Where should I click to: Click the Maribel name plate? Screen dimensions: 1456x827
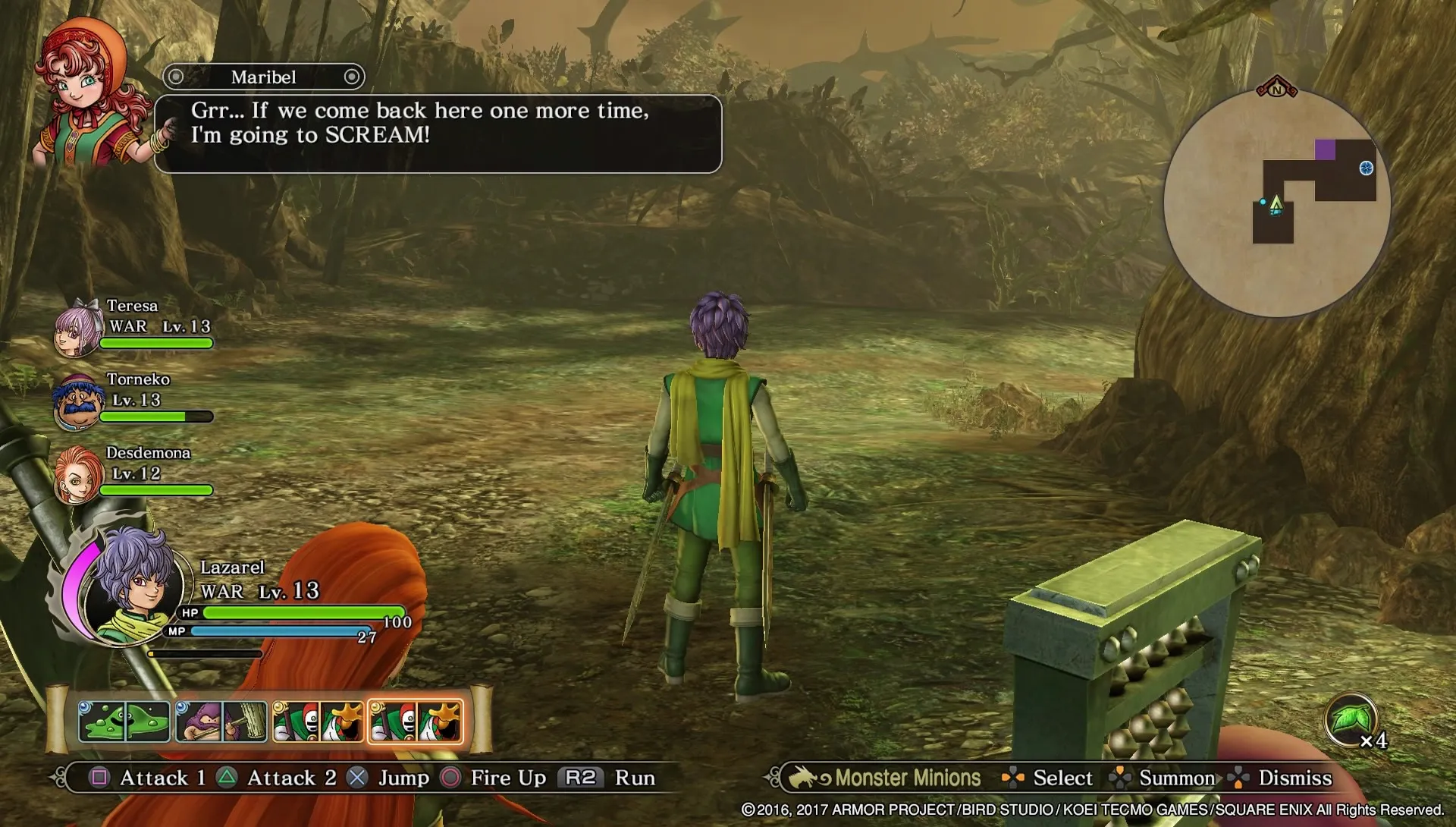[263, 77]
